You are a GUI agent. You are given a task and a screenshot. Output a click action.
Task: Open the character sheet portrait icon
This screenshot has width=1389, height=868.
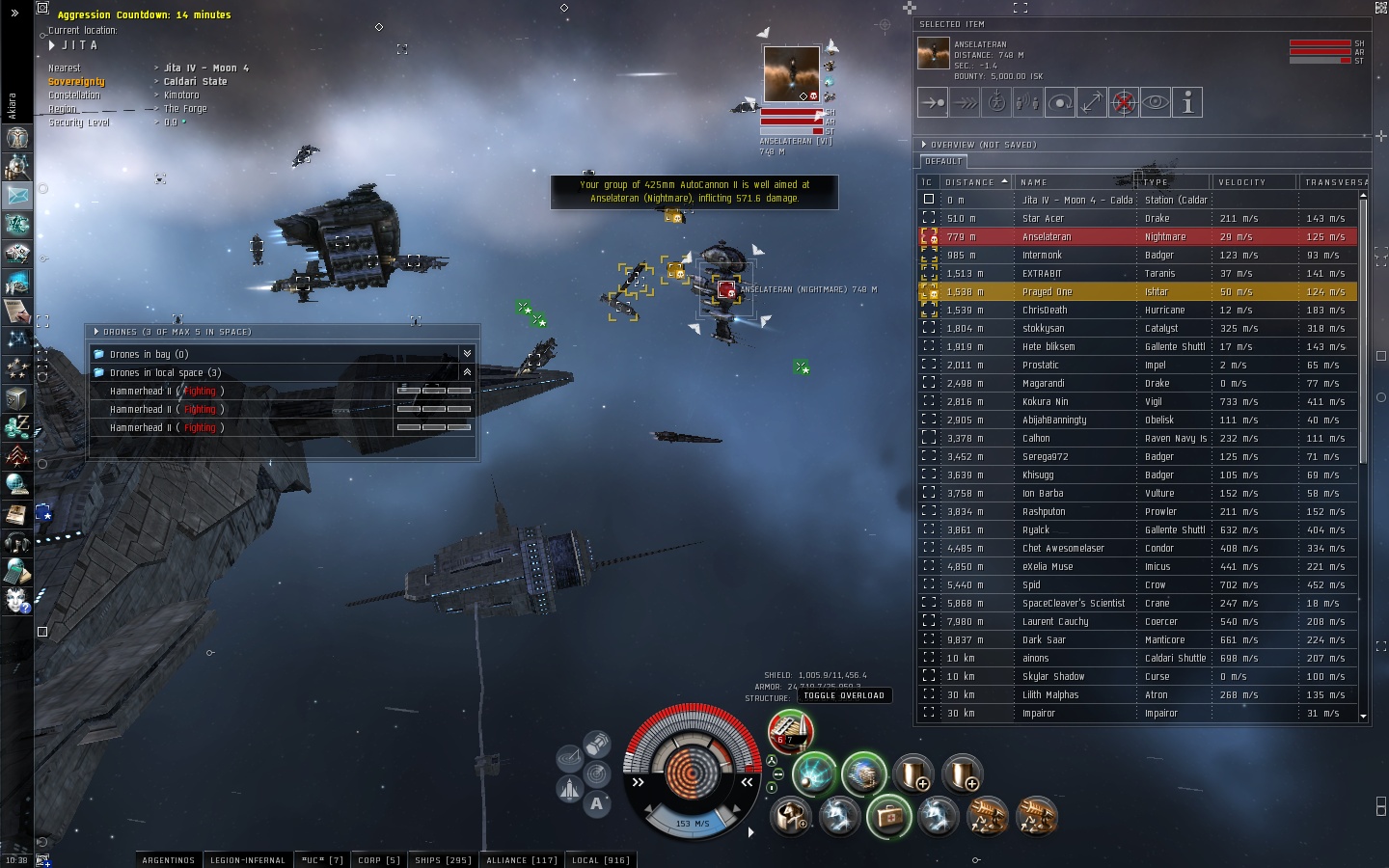[17, 138]
